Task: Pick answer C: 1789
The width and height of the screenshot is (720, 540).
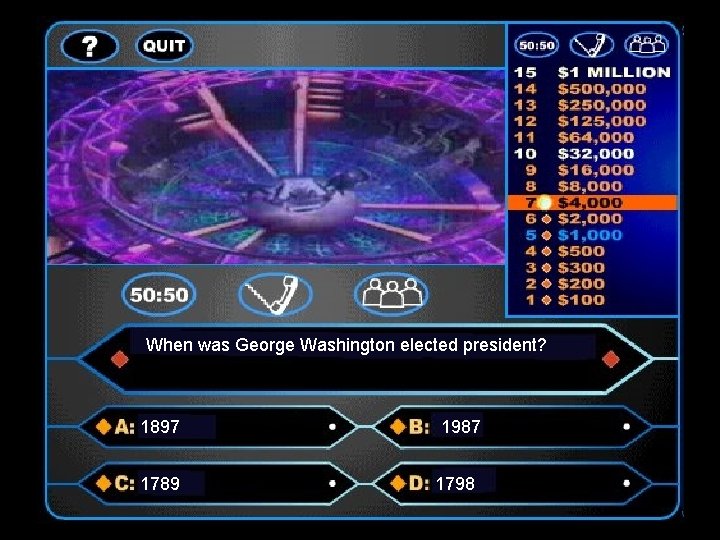Action: pyautogui.click(x=220, y=484)
